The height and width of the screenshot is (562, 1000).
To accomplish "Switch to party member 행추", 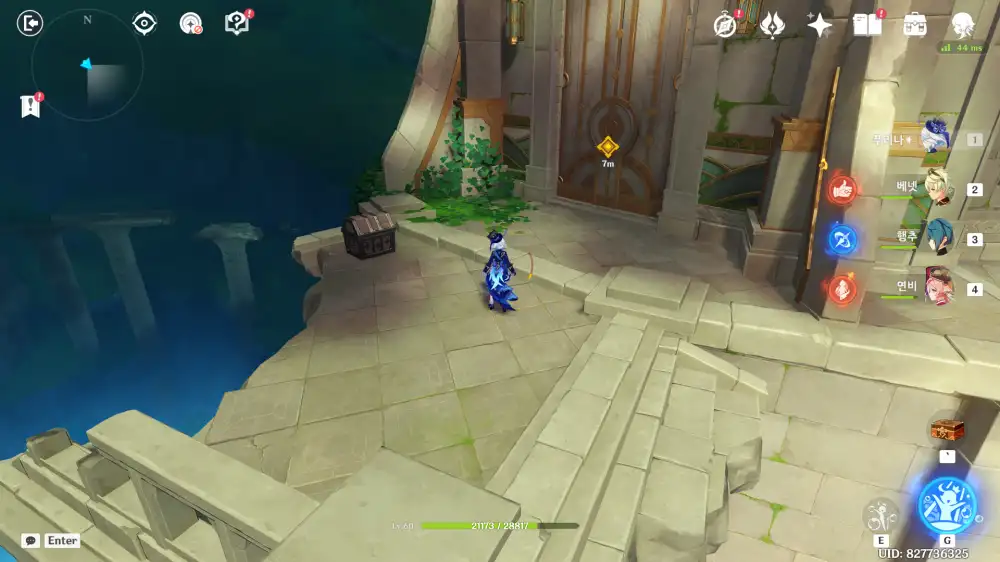I will (x=938, y=238).
